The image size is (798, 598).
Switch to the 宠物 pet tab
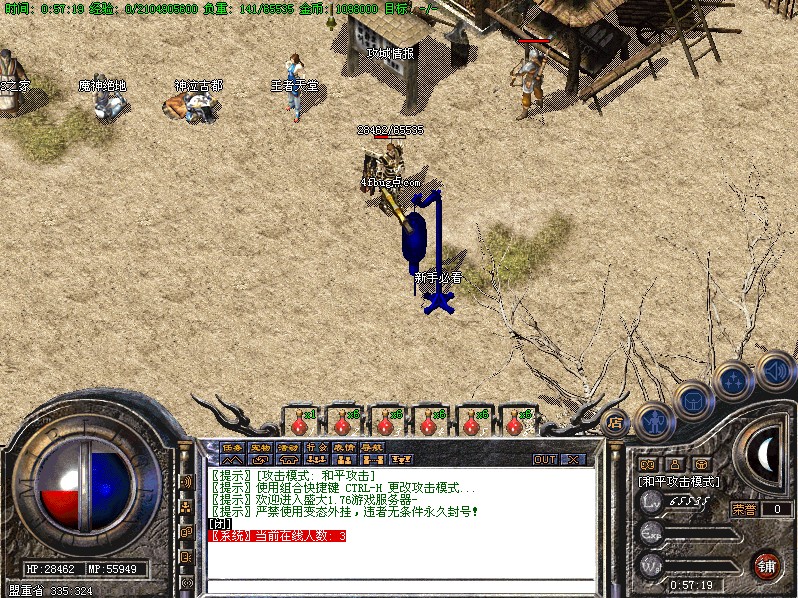pos(260,447)
